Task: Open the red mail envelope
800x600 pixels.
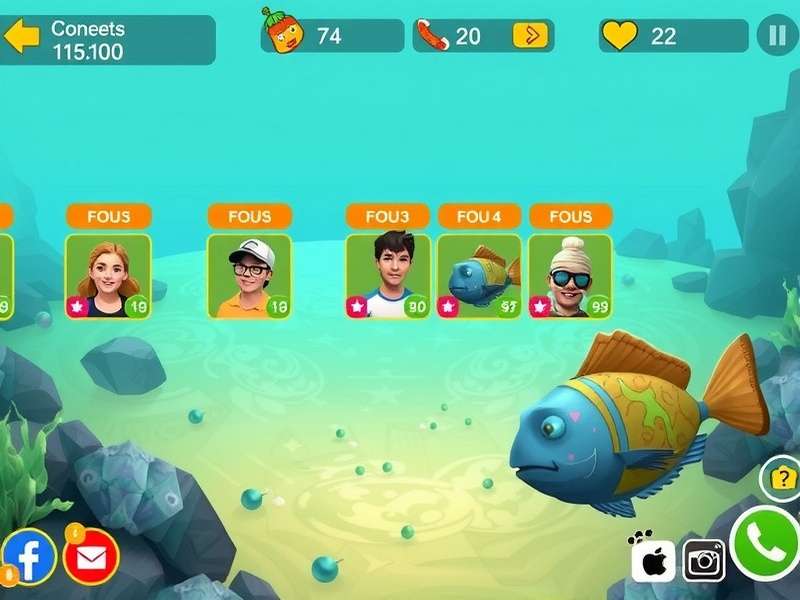Action: click(x=91, y=554)
